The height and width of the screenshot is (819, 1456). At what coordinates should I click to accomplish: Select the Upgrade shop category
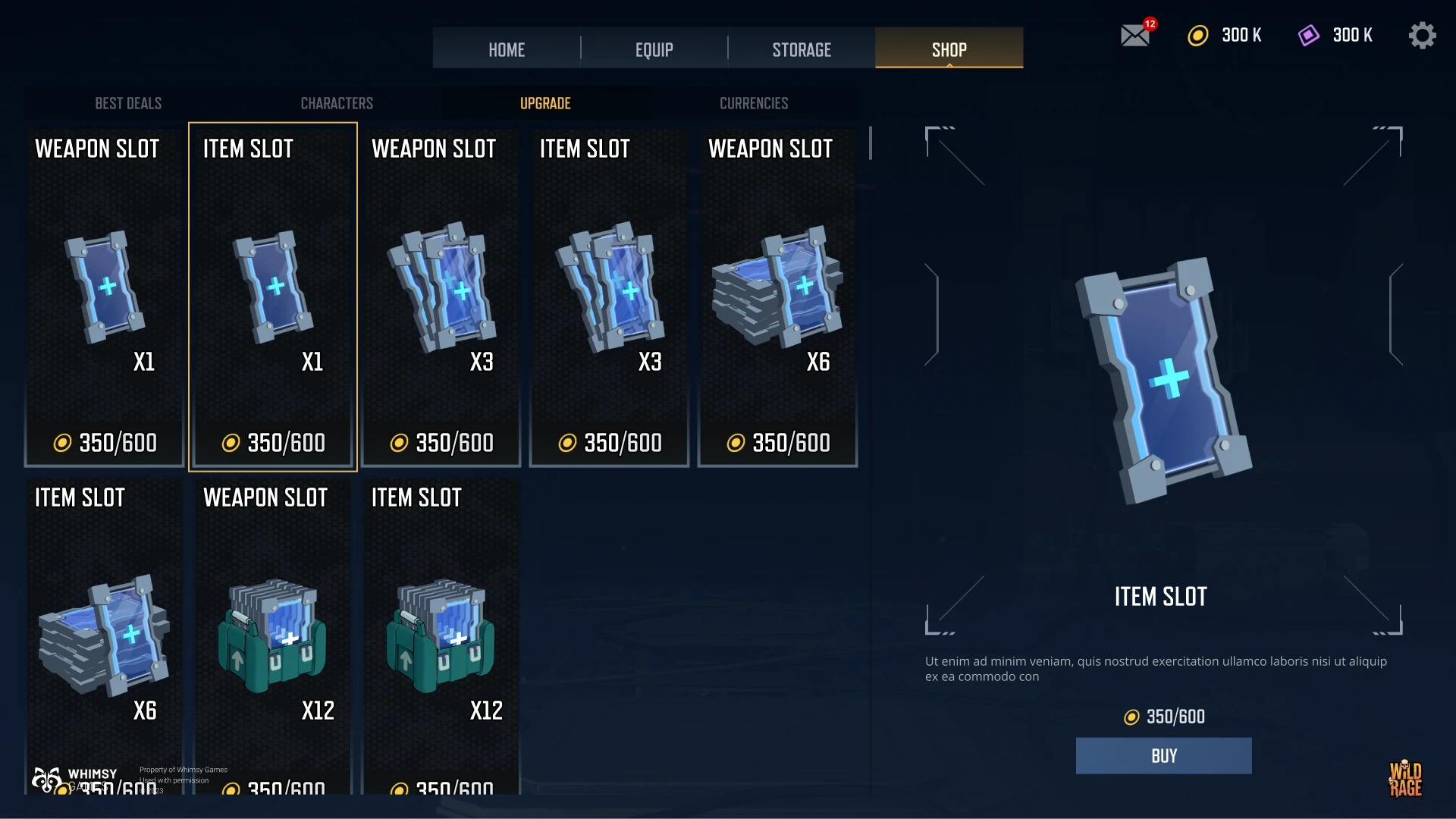click(x=545, y=103)
